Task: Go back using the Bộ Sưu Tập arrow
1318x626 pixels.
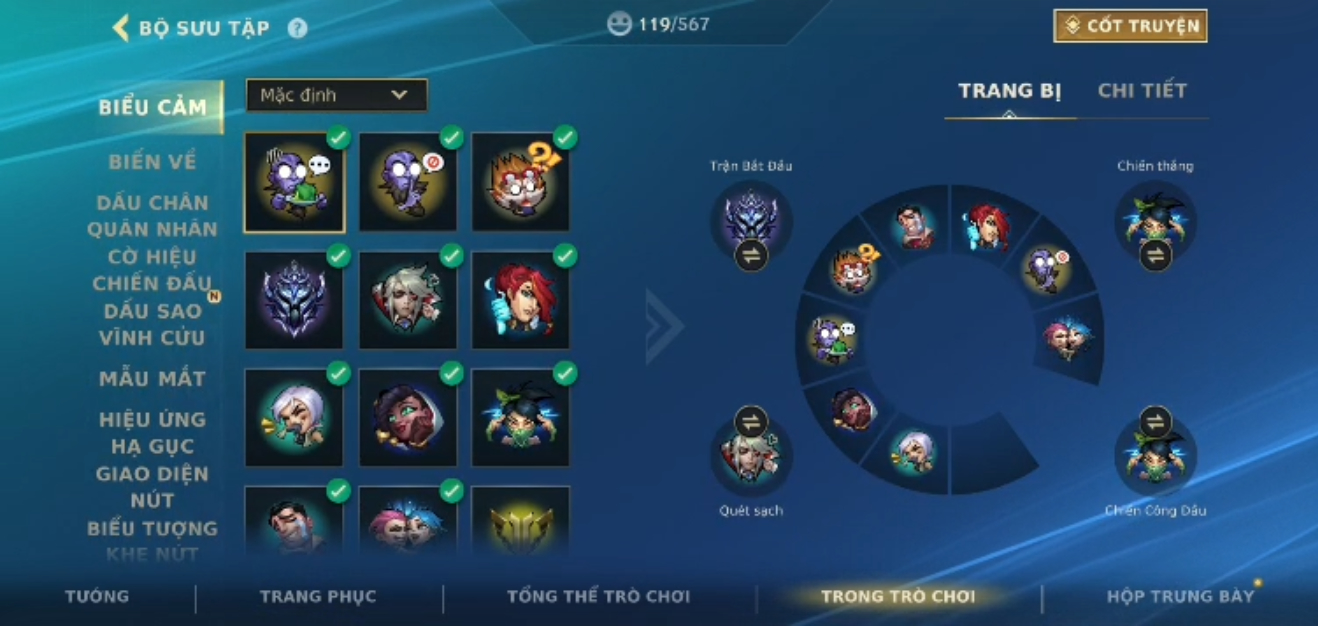Action: [x=122, y=27]
